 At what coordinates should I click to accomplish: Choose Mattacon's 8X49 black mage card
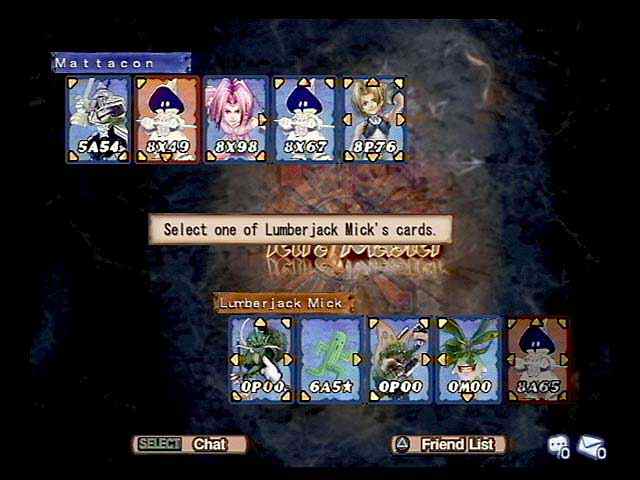click(167, 119)
